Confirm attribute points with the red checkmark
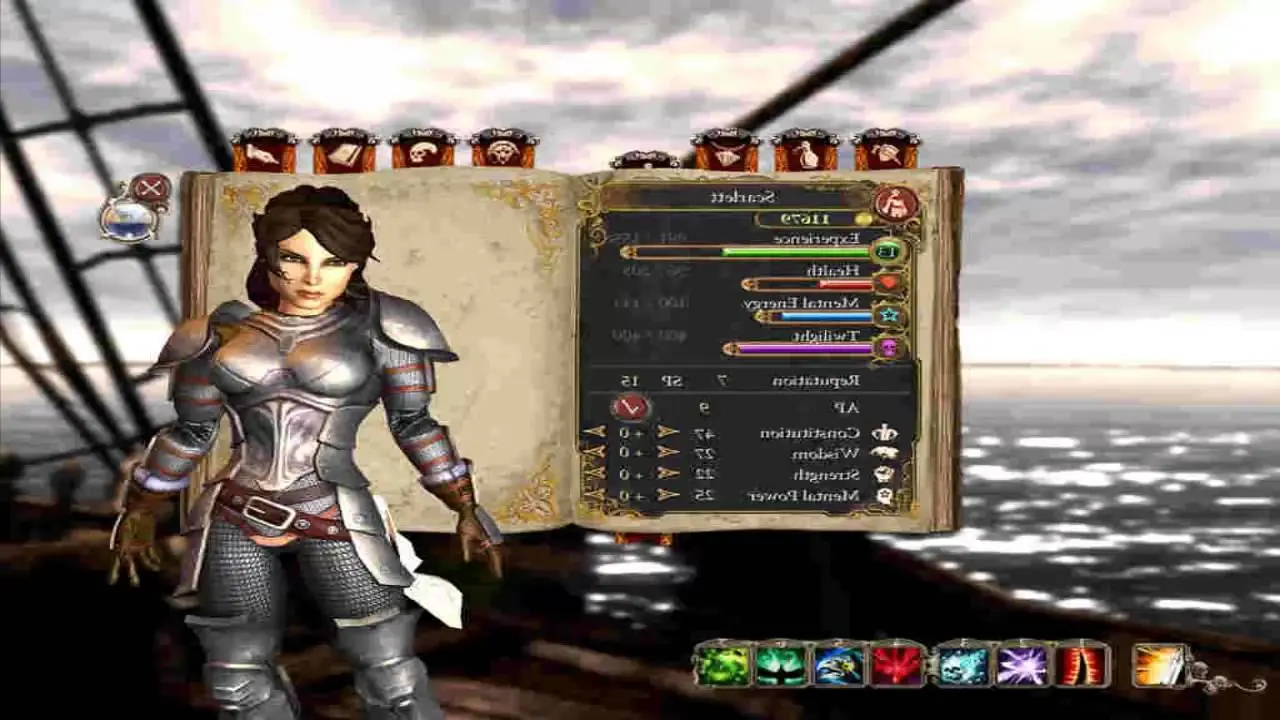The image size is (1280, 720). pos(631,408)
